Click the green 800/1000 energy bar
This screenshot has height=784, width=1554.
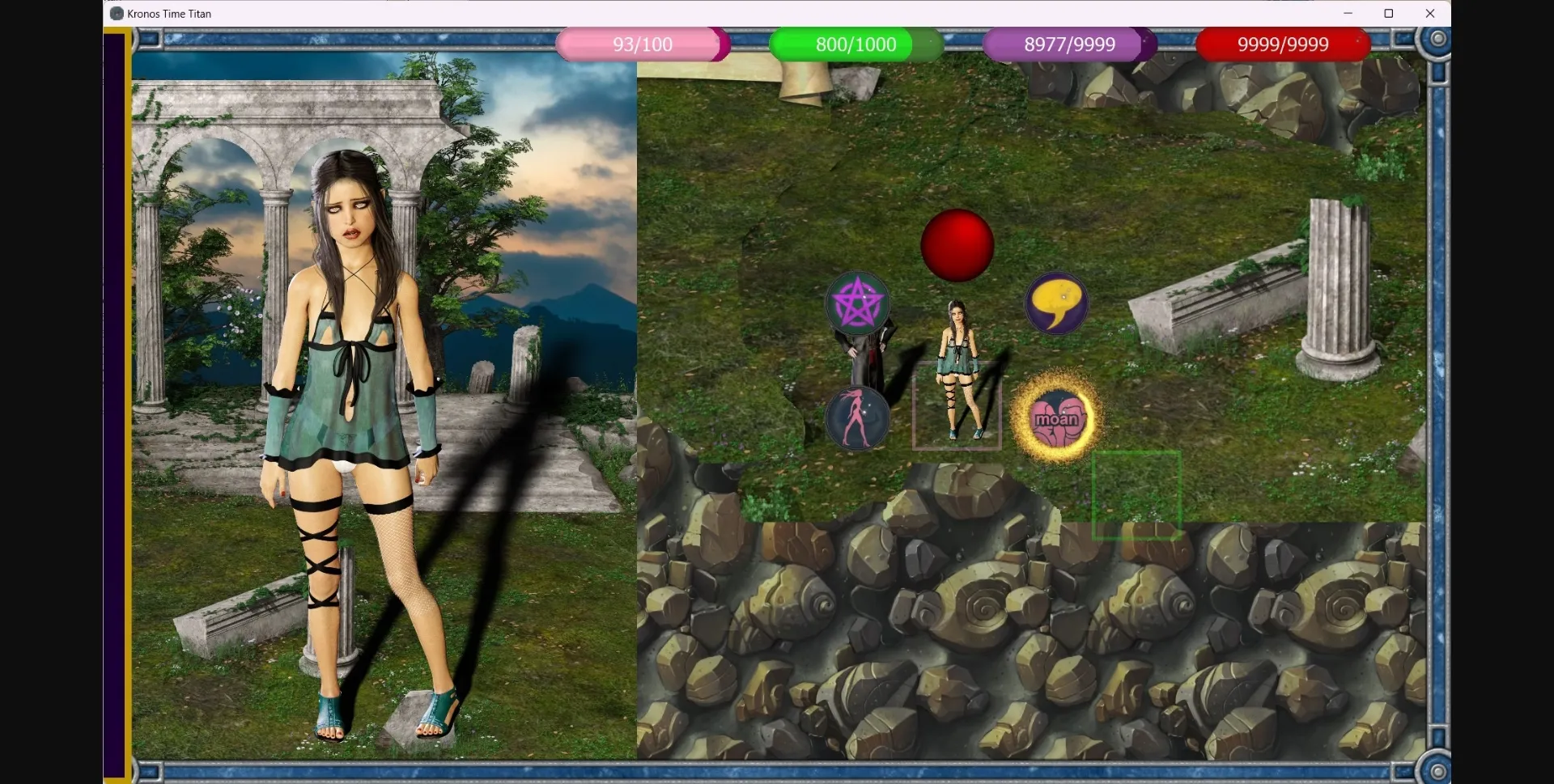856,44
